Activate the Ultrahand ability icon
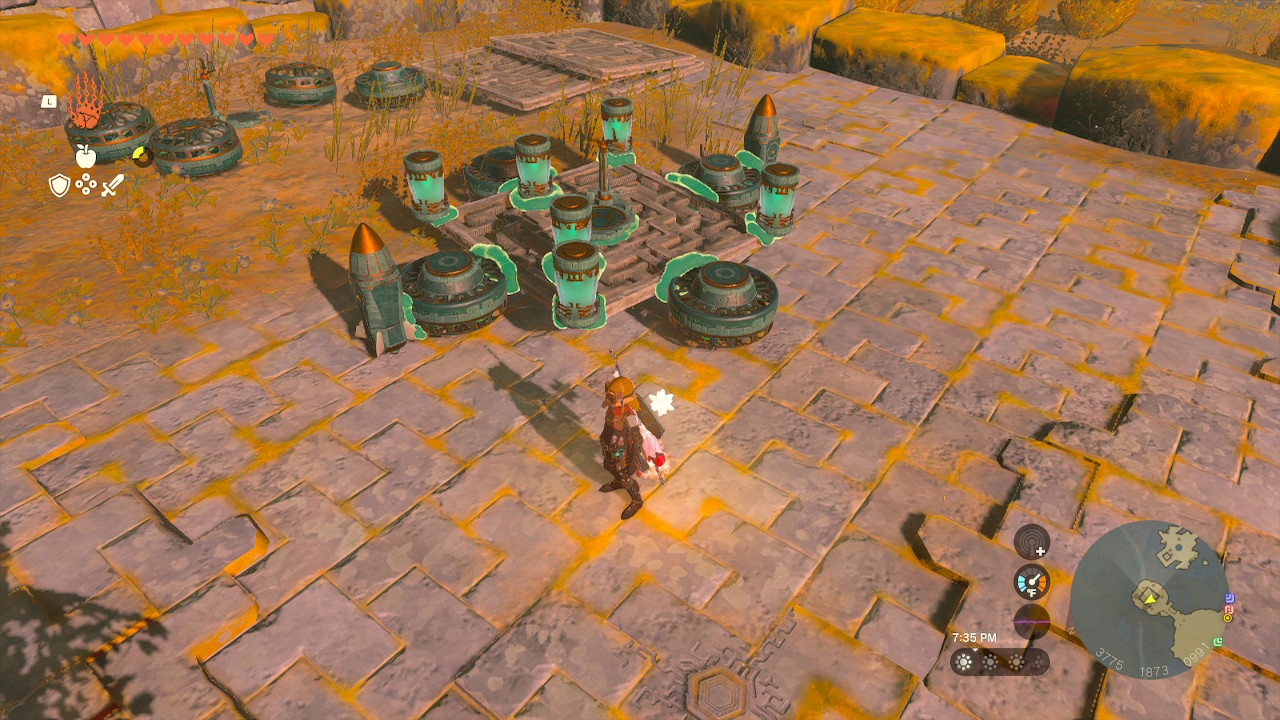1280x720 pixels. 85,102
